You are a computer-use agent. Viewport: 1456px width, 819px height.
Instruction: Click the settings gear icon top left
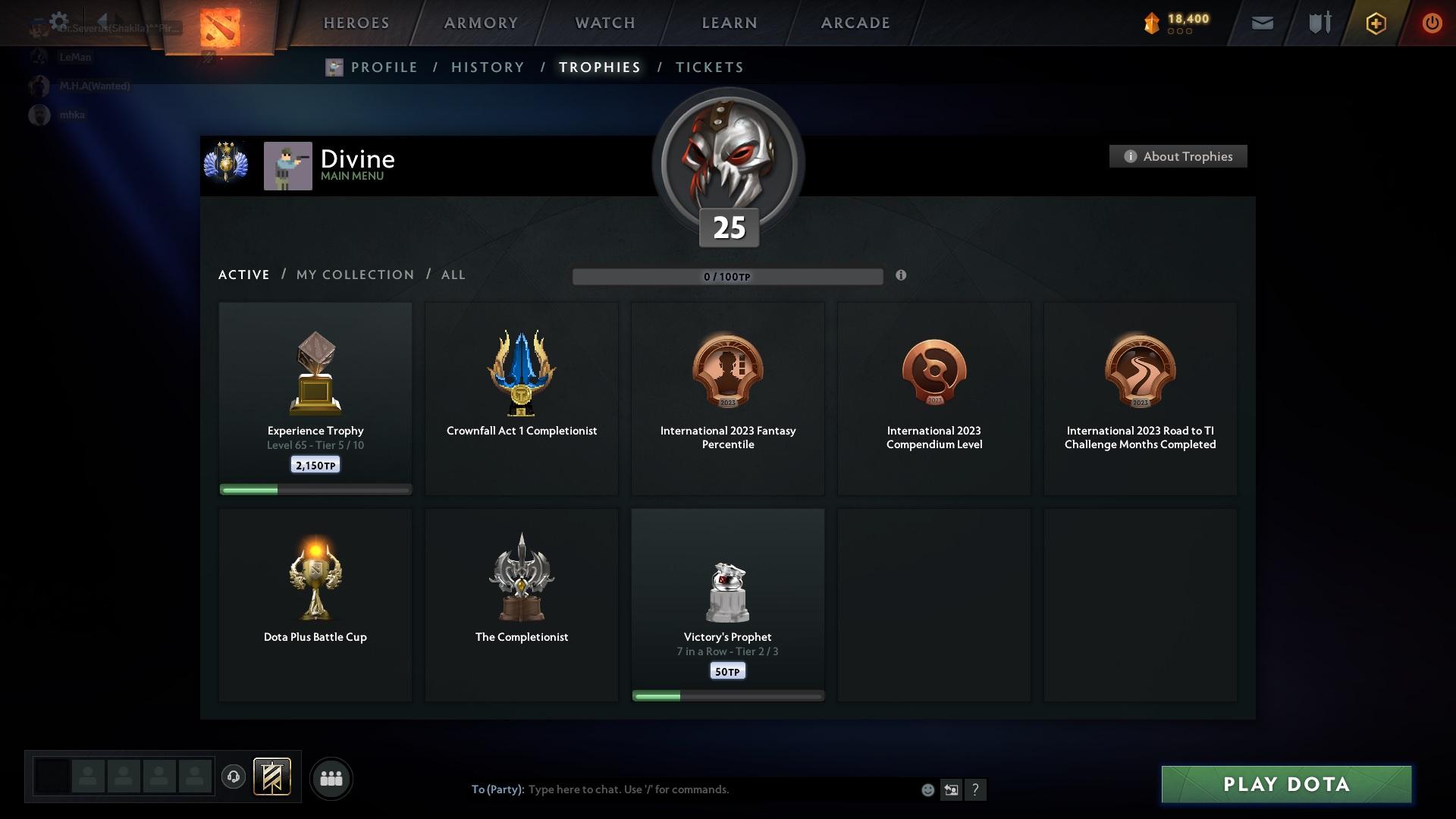tap(58, 20)
